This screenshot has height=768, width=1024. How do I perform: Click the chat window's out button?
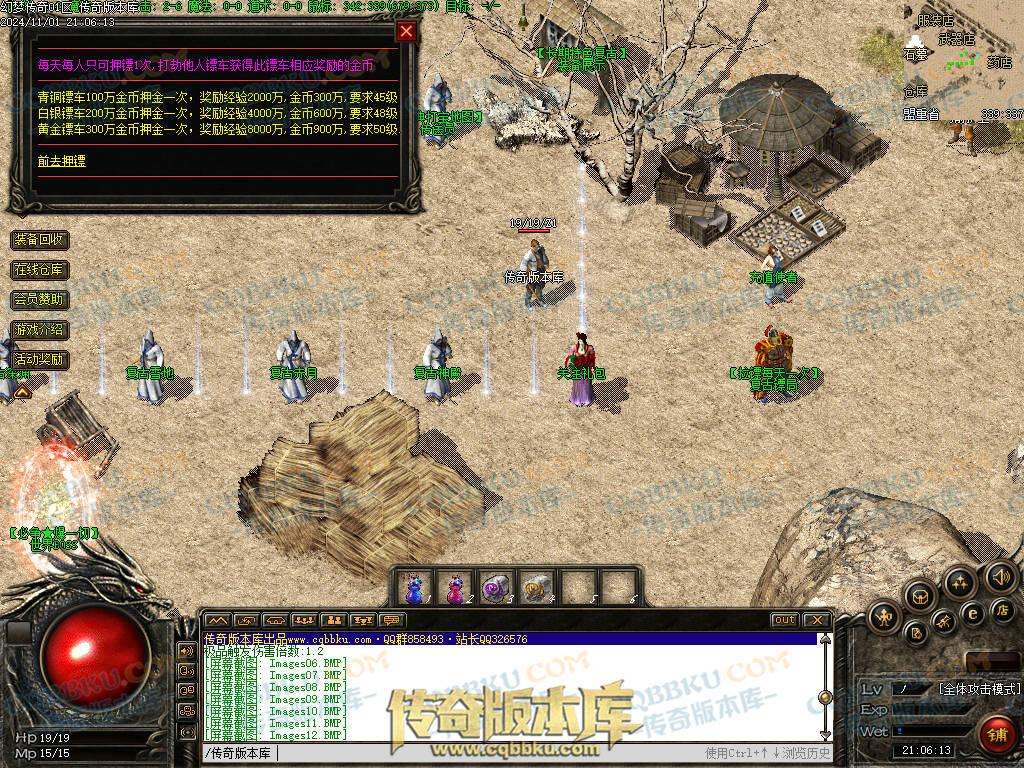[x=785, y=620]
